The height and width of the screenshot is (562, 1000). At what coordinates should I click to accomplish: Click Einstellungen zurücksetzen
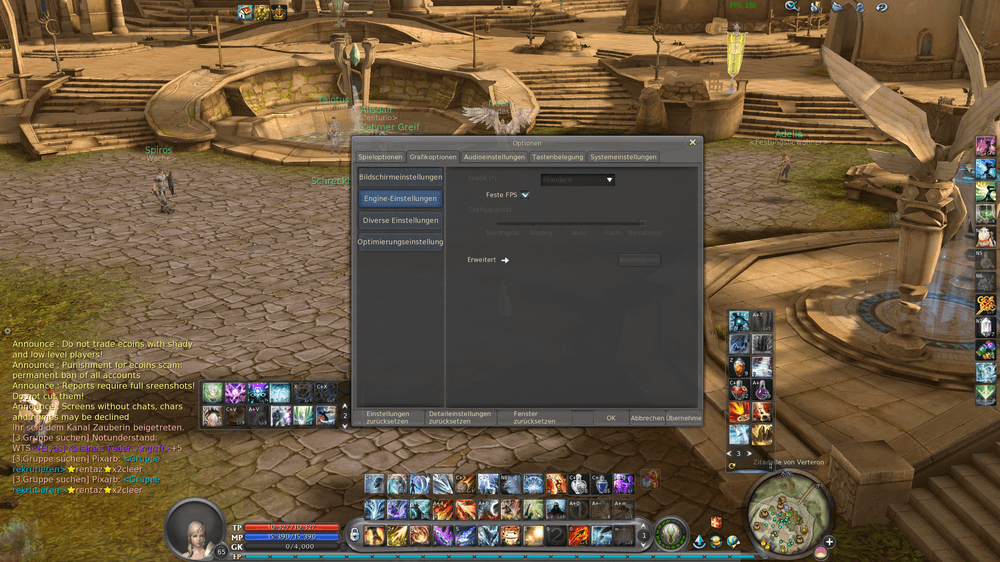[388, 417]
